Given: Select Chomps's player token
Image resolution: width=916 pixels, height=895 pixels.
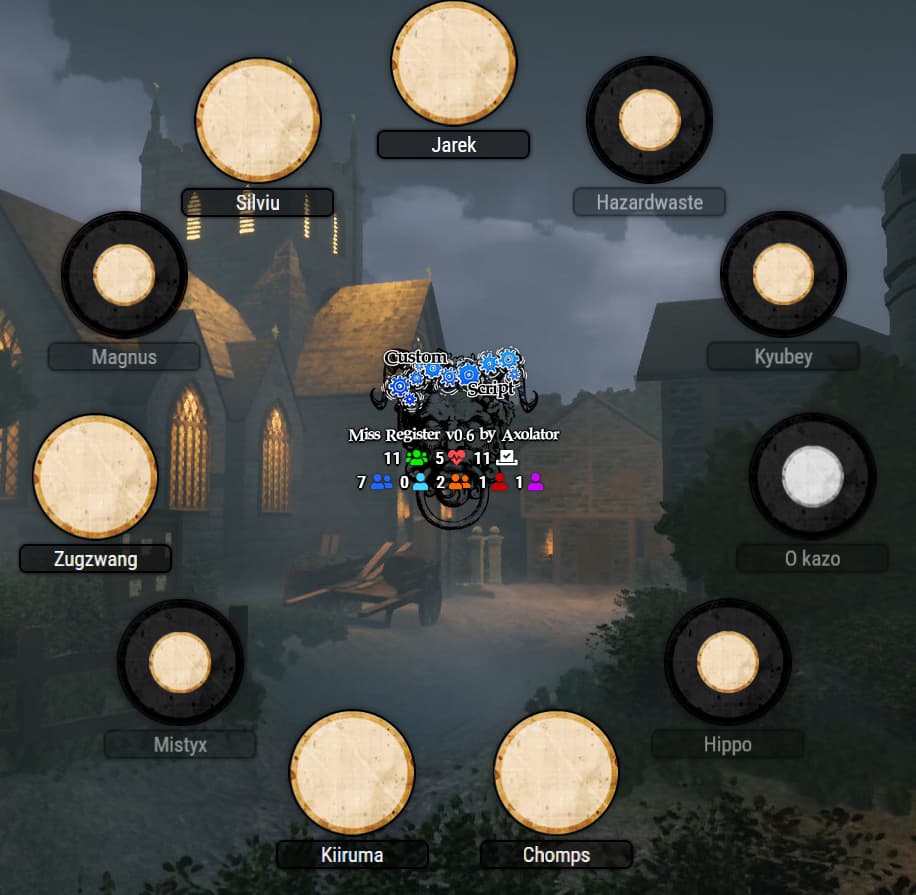Looking at the screenshot, I should pos(556,772).
